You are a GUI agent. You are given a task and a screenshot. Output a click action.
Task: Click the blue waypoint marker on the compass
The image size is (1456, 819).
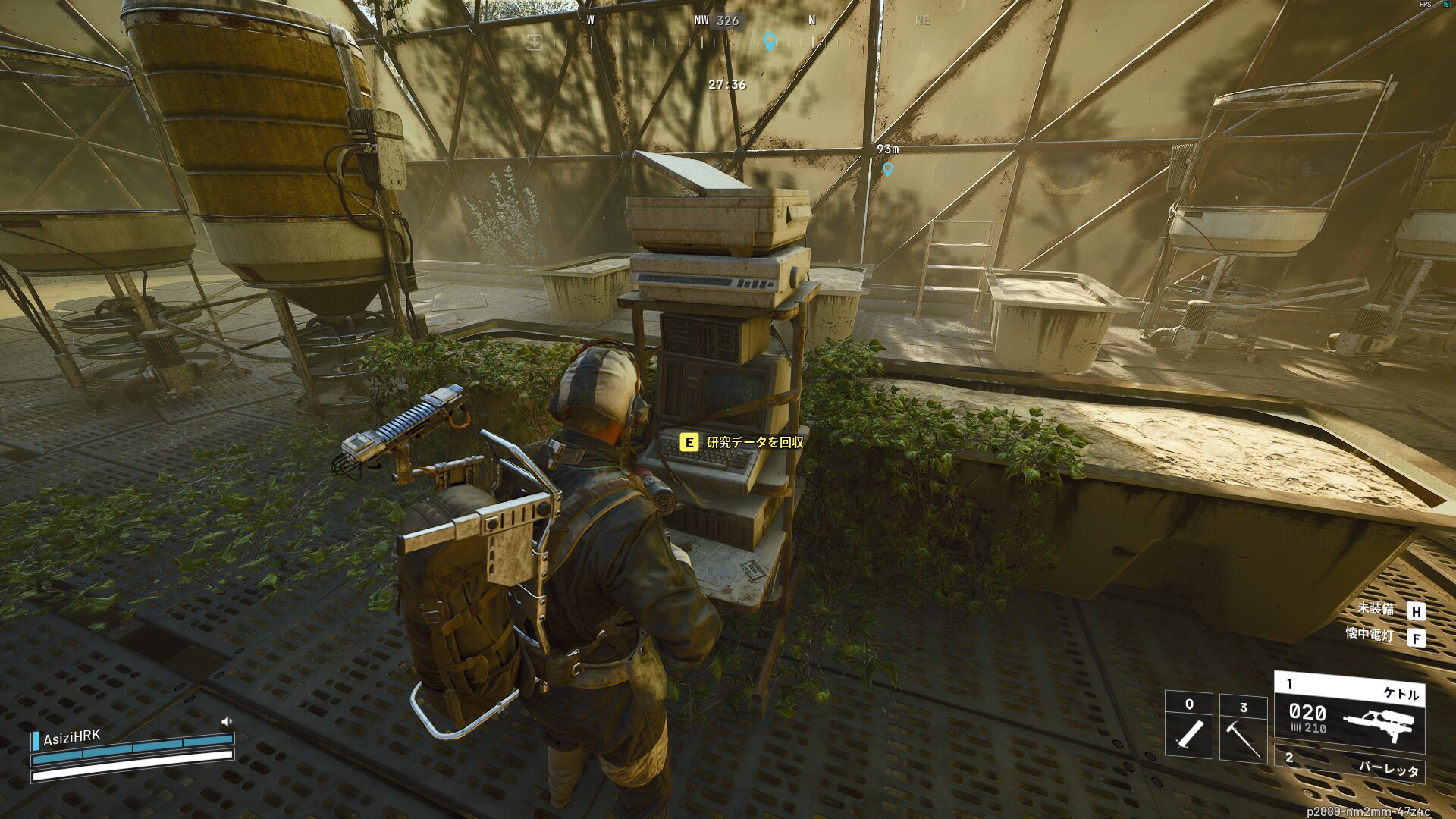pos(770,41)
